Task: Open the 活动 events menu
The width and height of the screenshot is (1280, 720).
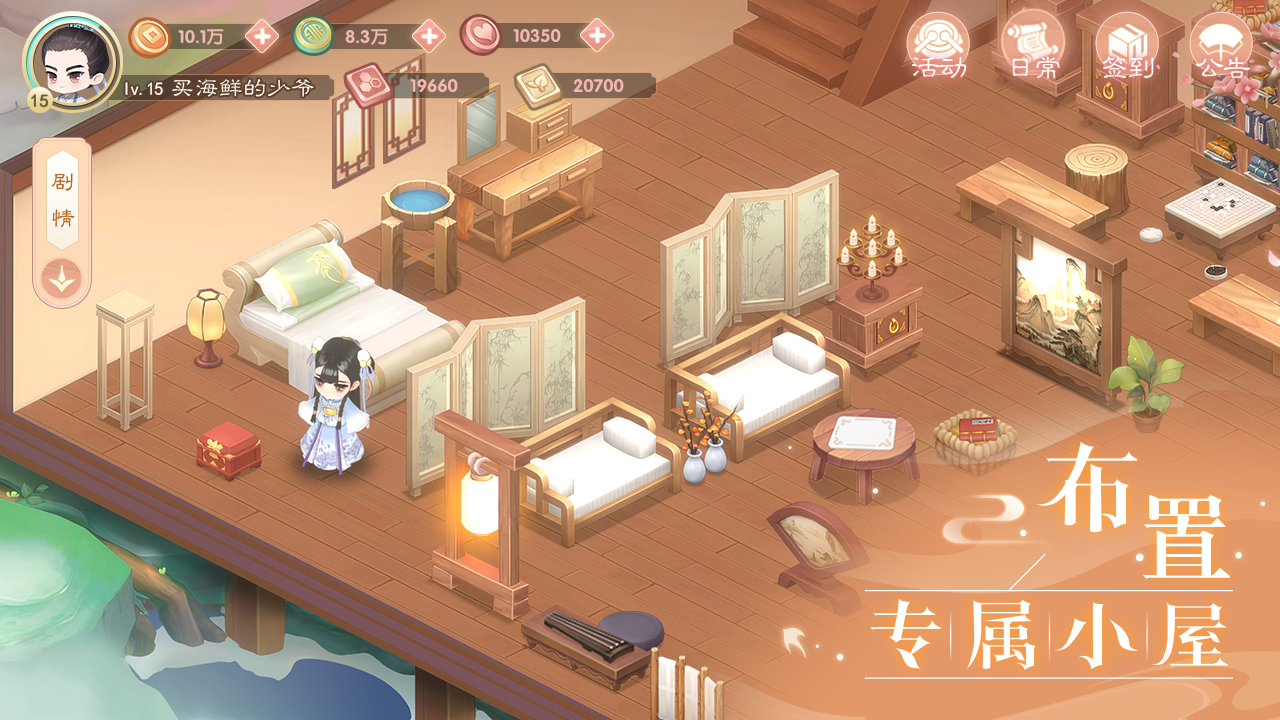Action: point(939,47)
